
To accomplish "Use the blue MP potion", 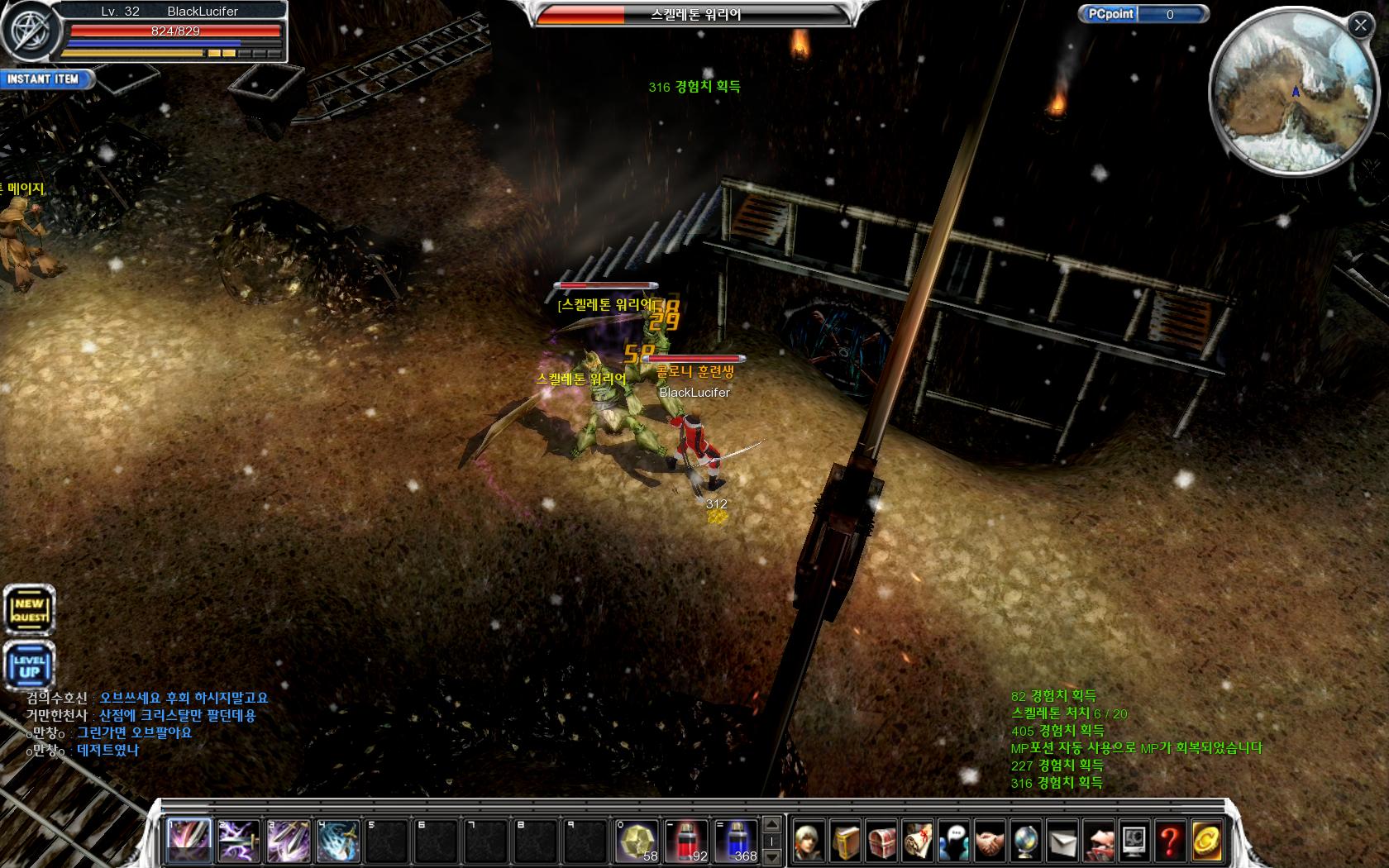I will click(x=737, y=841).
